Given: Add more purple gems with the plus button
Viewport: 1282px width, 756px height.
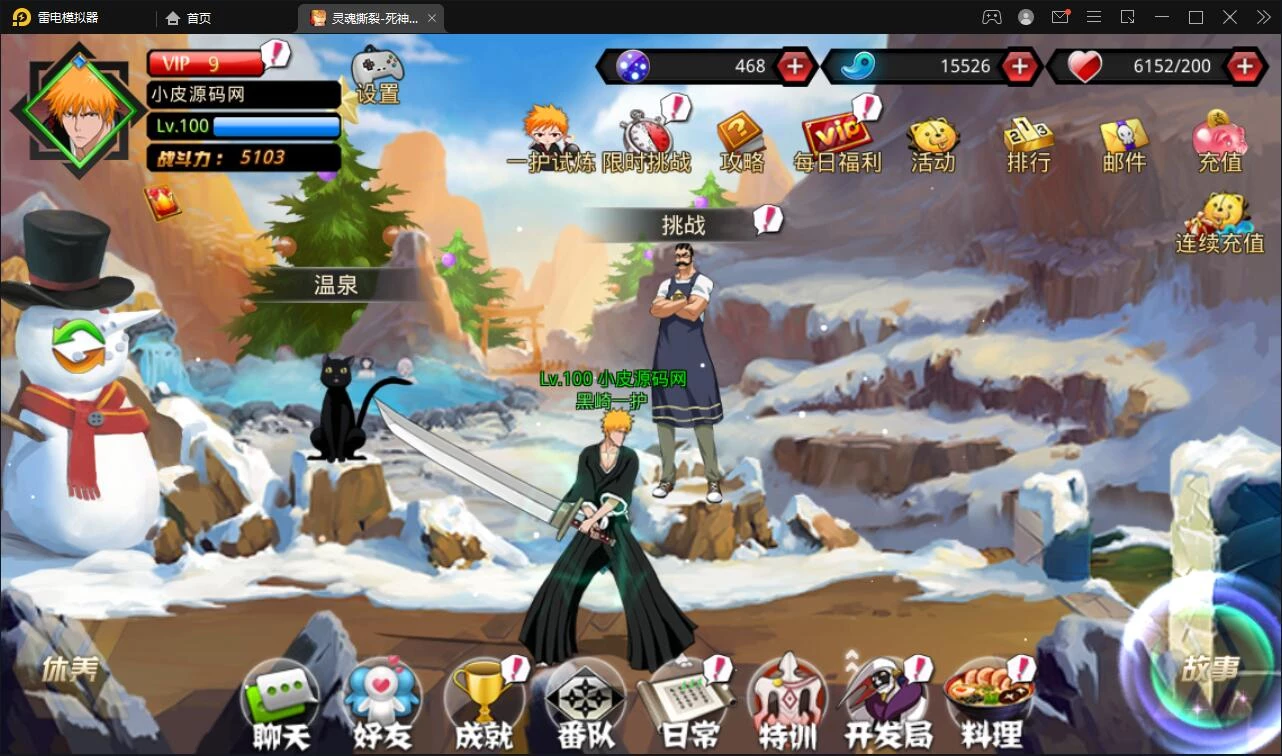Looking at the screenshot, I should click(x=795, y=66).
